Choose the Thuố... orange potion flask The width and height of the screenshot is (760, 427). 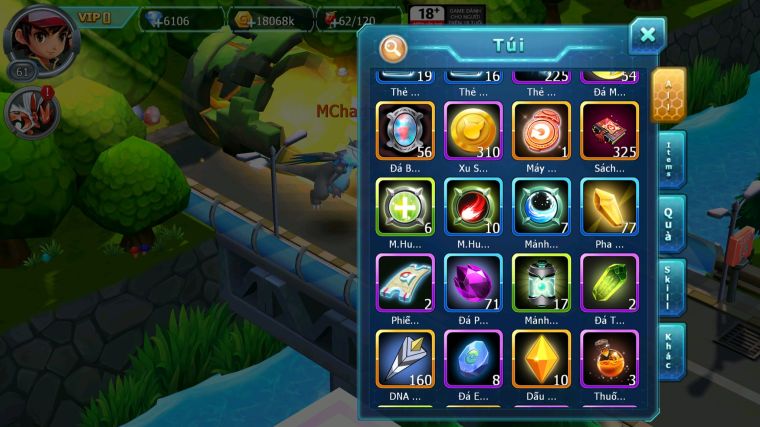point(609,359)
